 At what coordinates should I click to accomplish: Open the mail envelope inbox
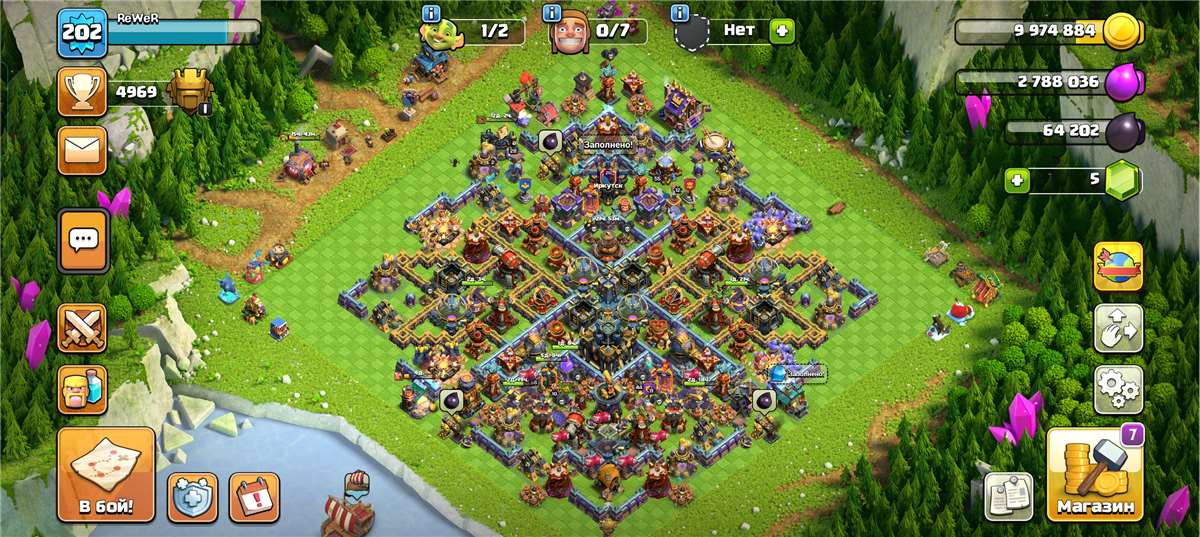83,150
